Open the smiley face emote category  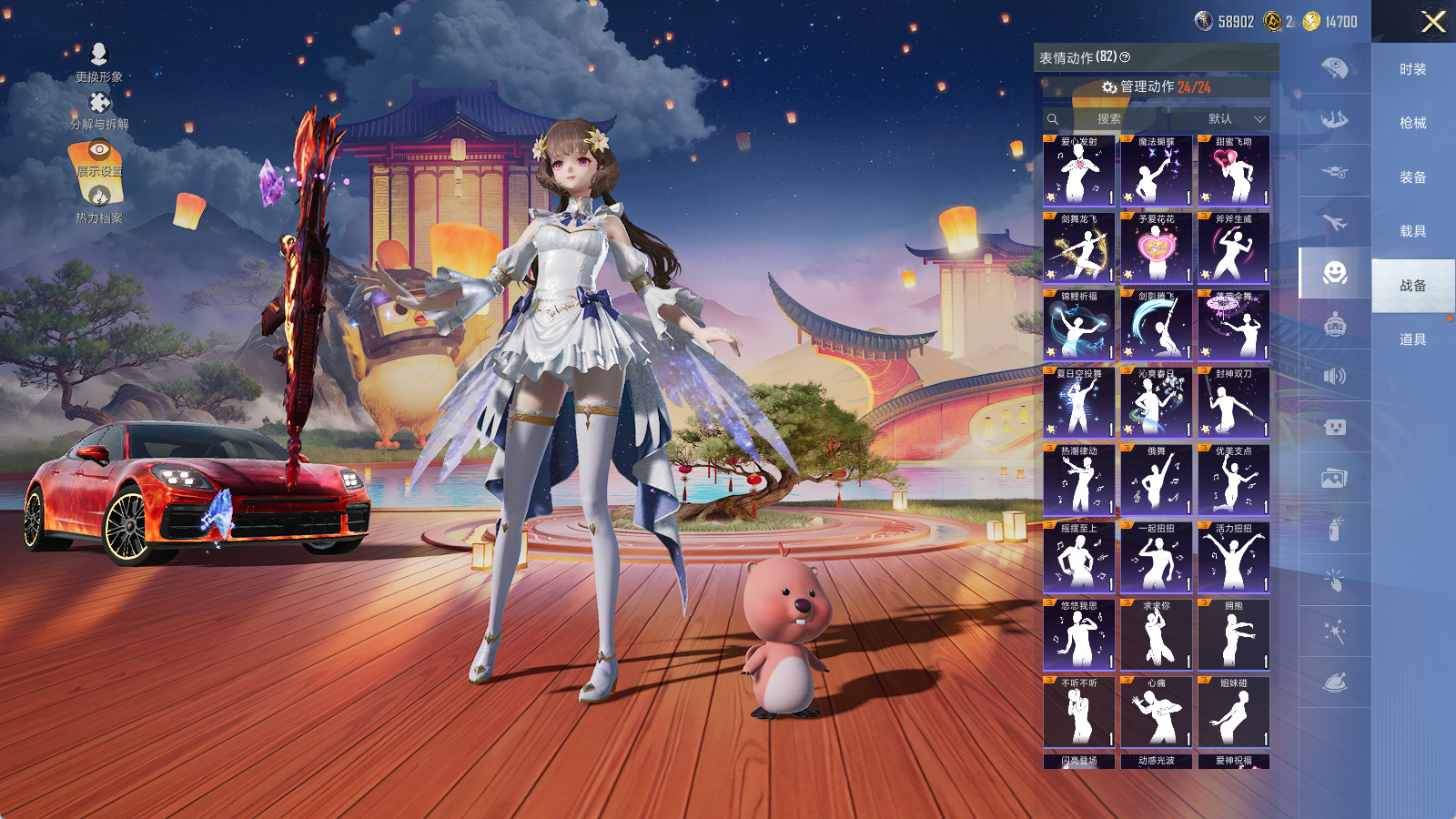coord(1335,273)
